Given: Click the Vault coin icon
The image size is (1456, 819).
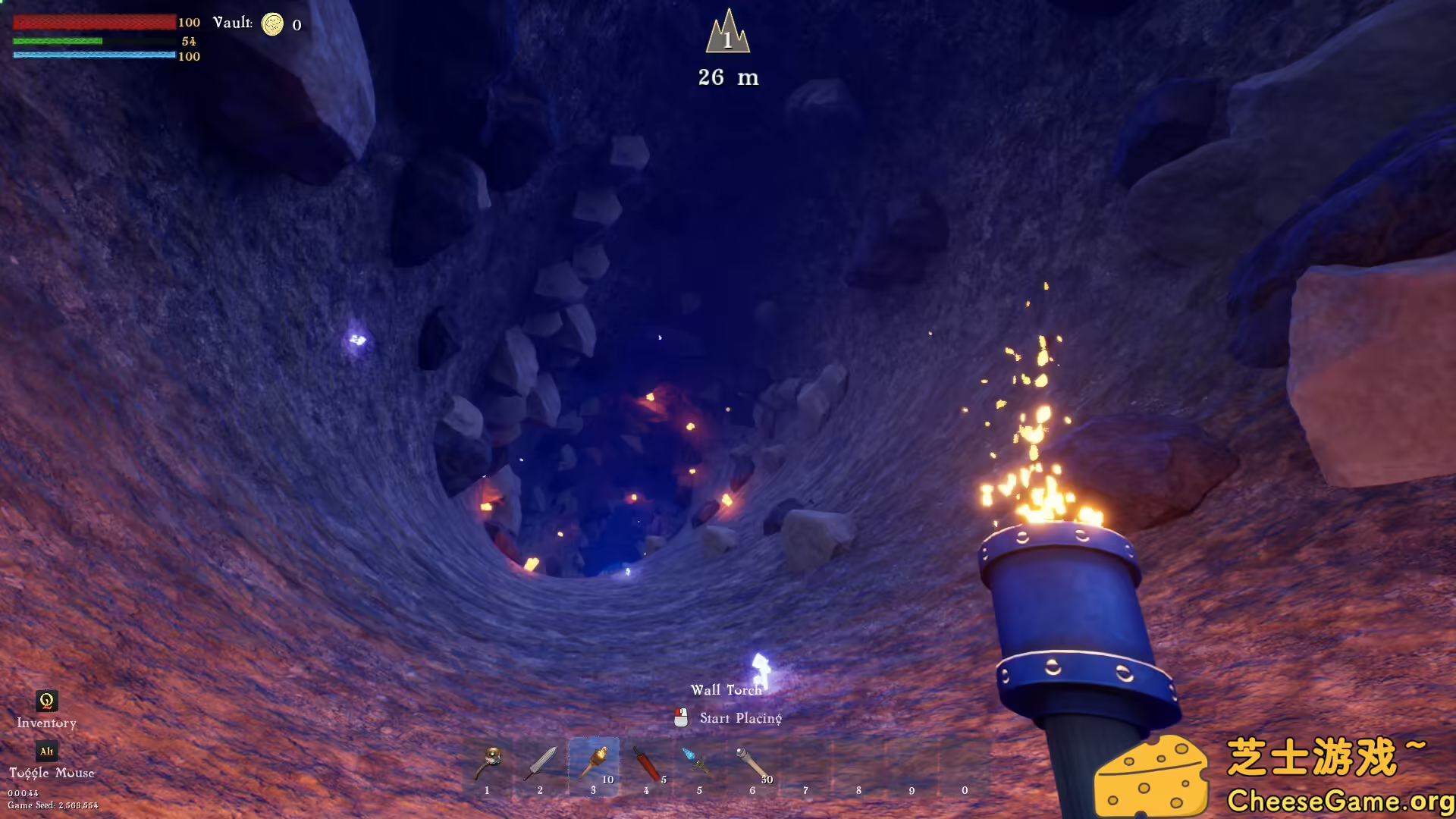Looking at the screenshot, I should coord(271,24).
